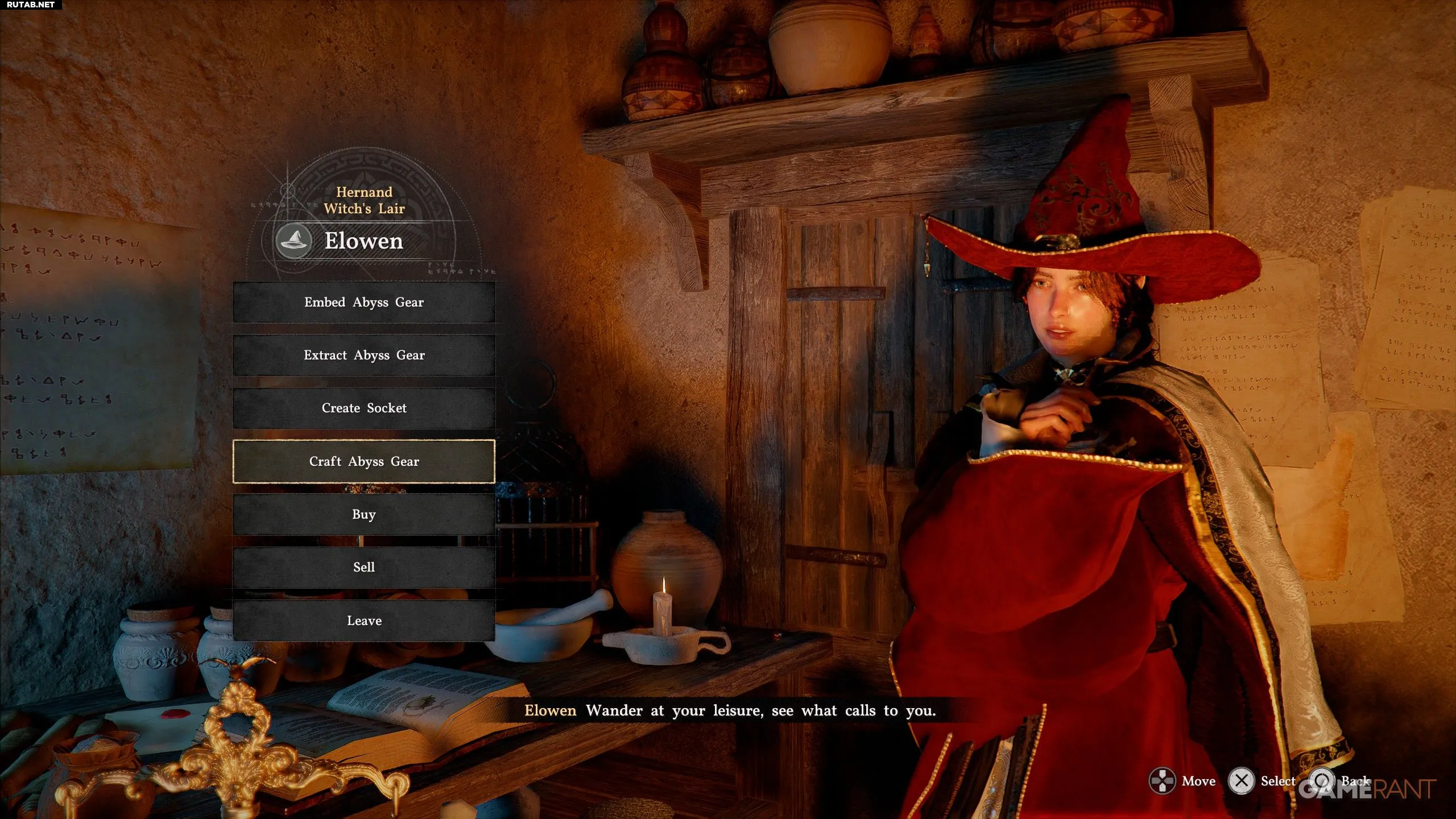Select the Create Socket entry
This screenshot has width=1456, height=819.
point(364,408)
